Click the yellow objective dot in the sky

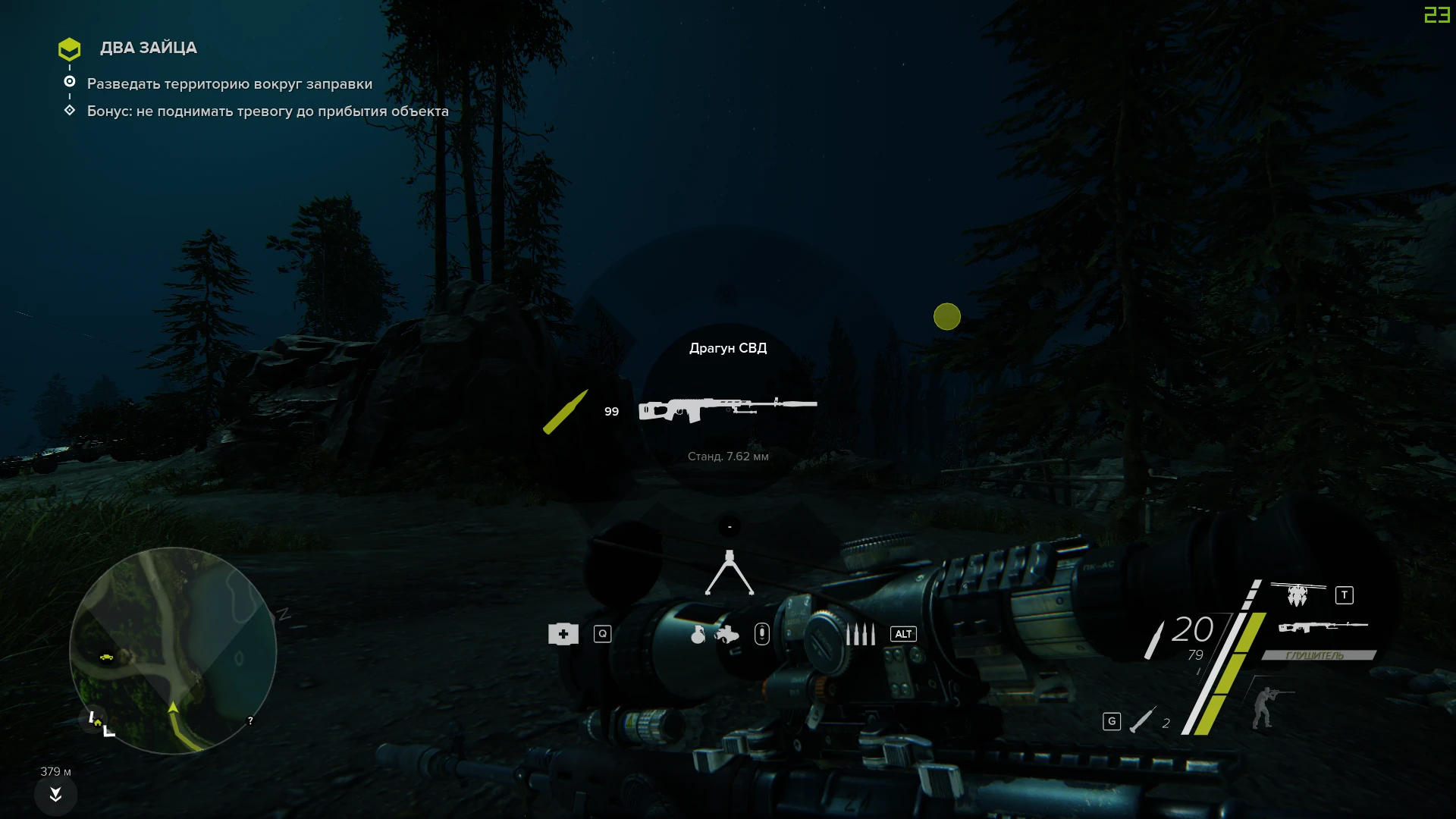coord(947,317)
